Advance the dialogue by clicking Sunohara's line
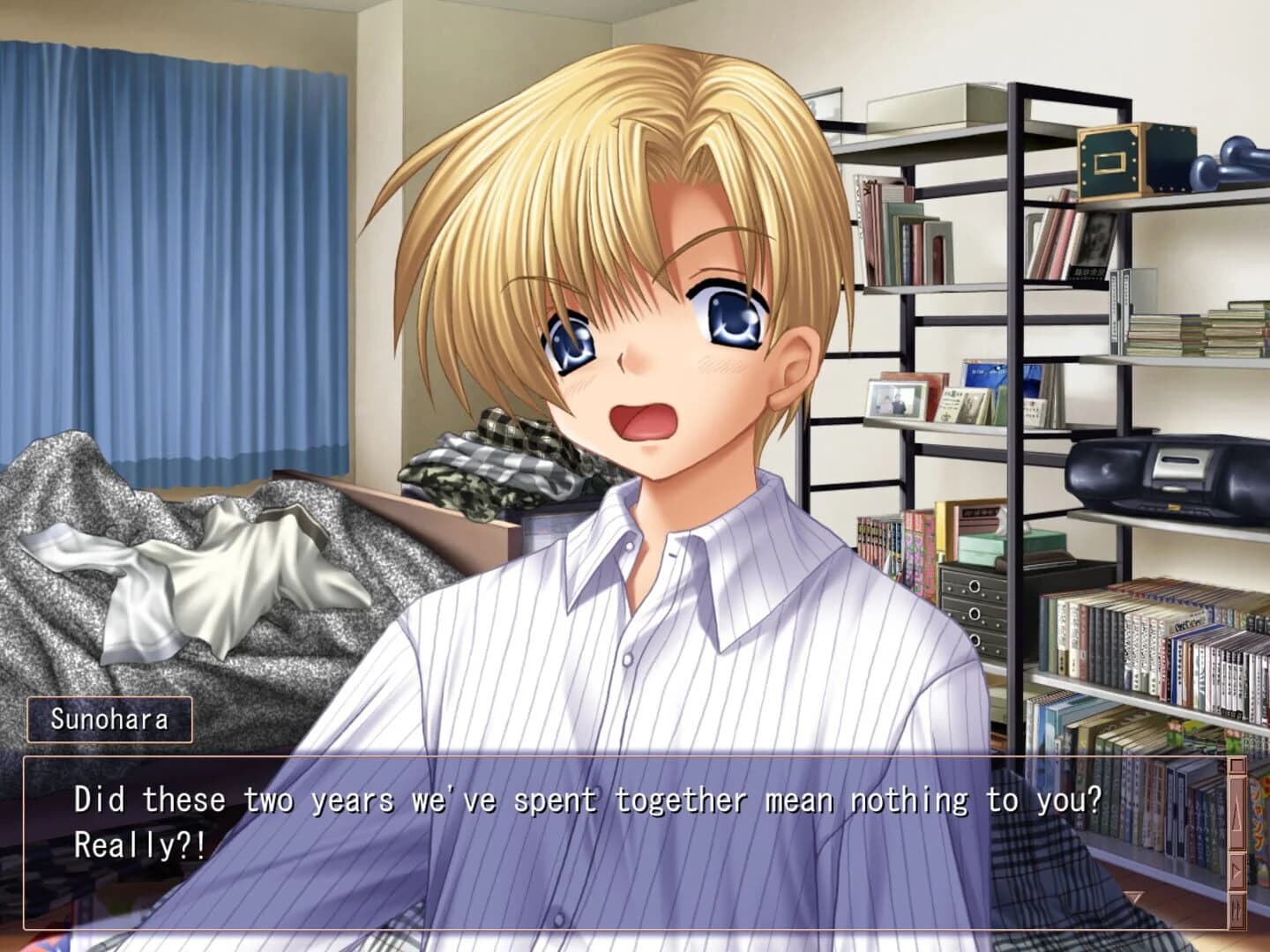The width and height of the screenshot is (1270, 952). coord(586,800)
